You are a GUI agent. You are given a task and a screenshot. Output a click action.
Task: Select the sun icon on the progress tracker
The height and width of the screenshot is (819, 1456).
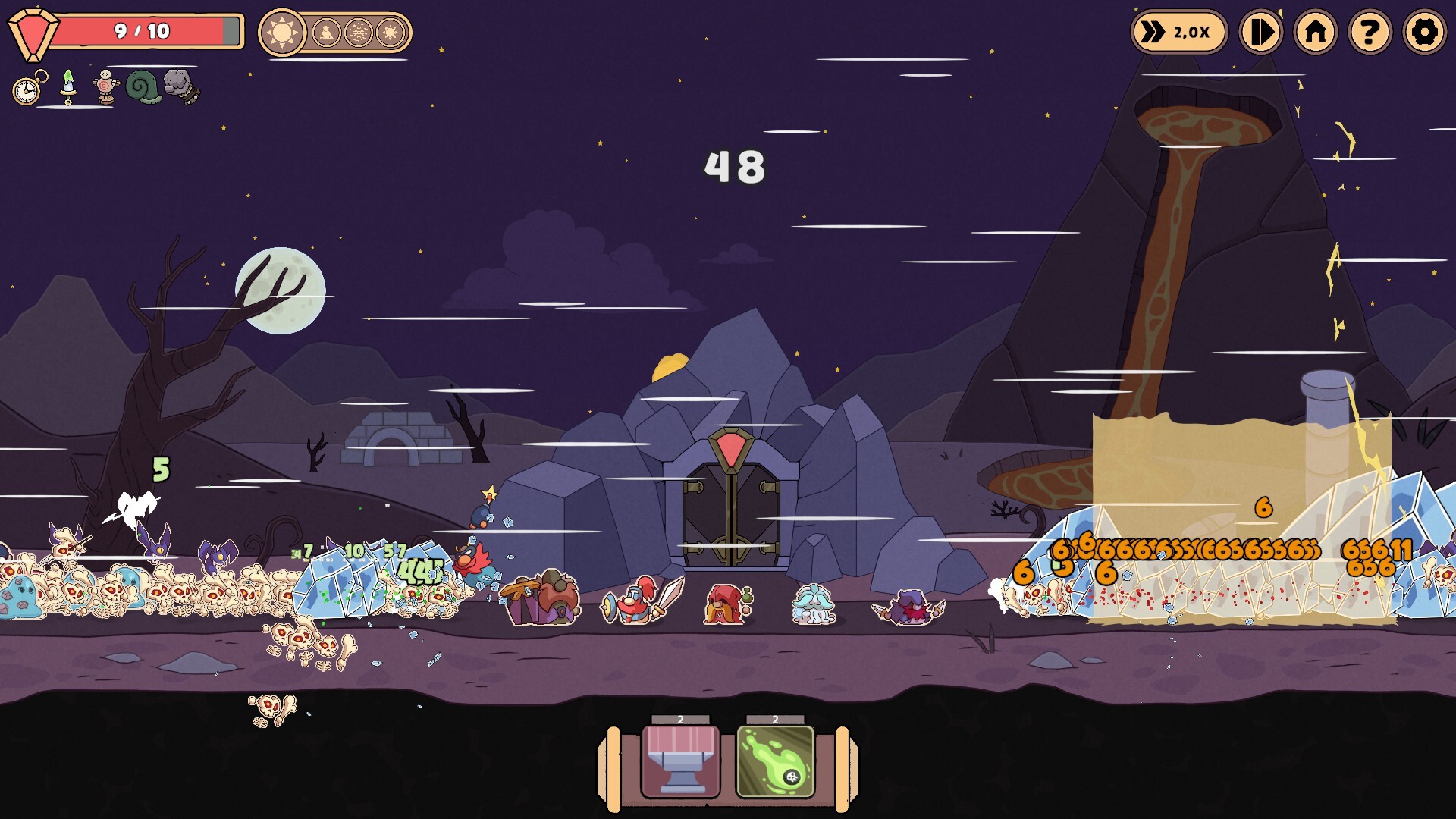pos(282,31)
